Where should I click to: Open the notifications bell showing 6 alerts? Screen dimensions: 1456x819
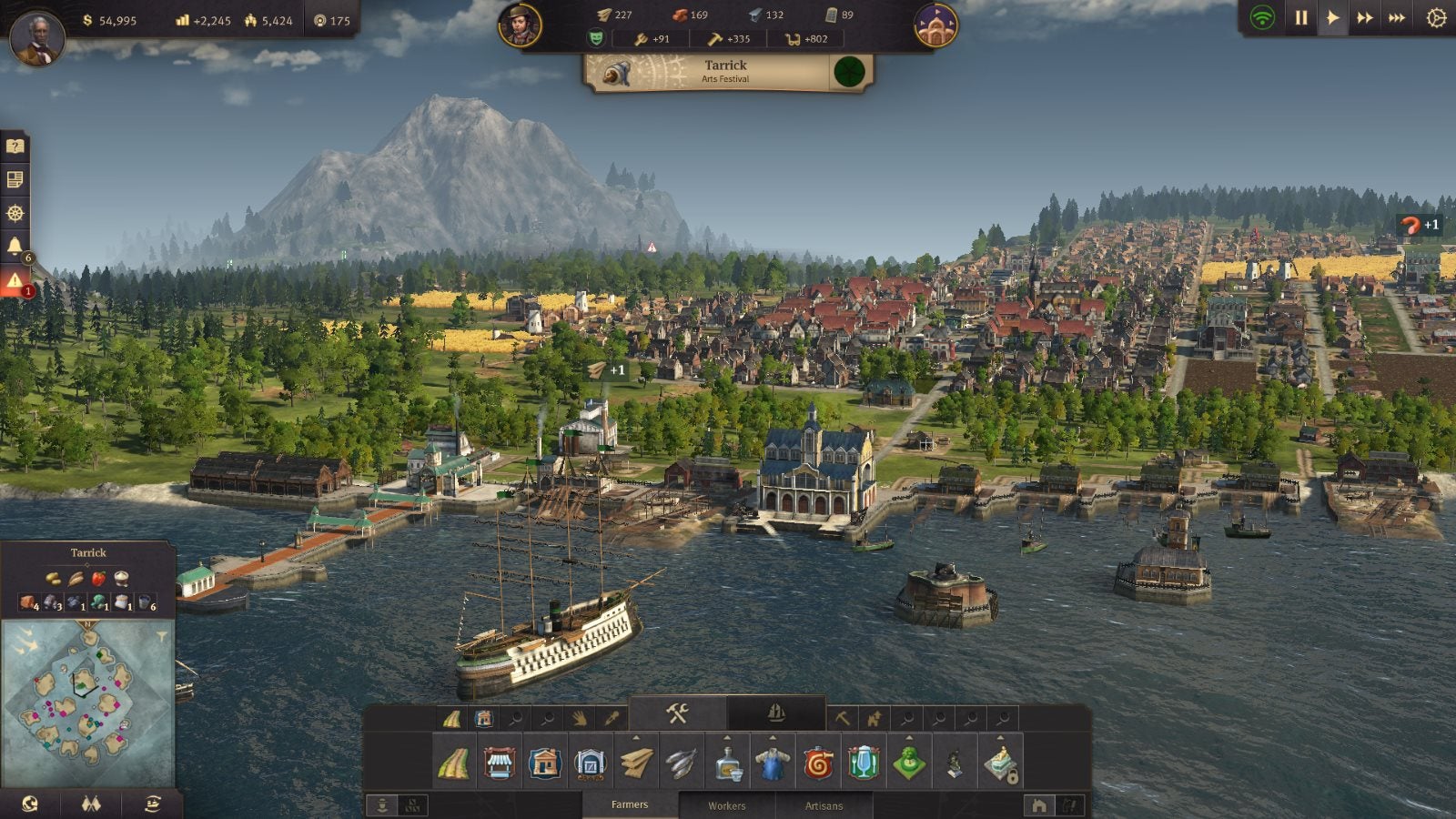pyautogui.click(x=16, y=244)
